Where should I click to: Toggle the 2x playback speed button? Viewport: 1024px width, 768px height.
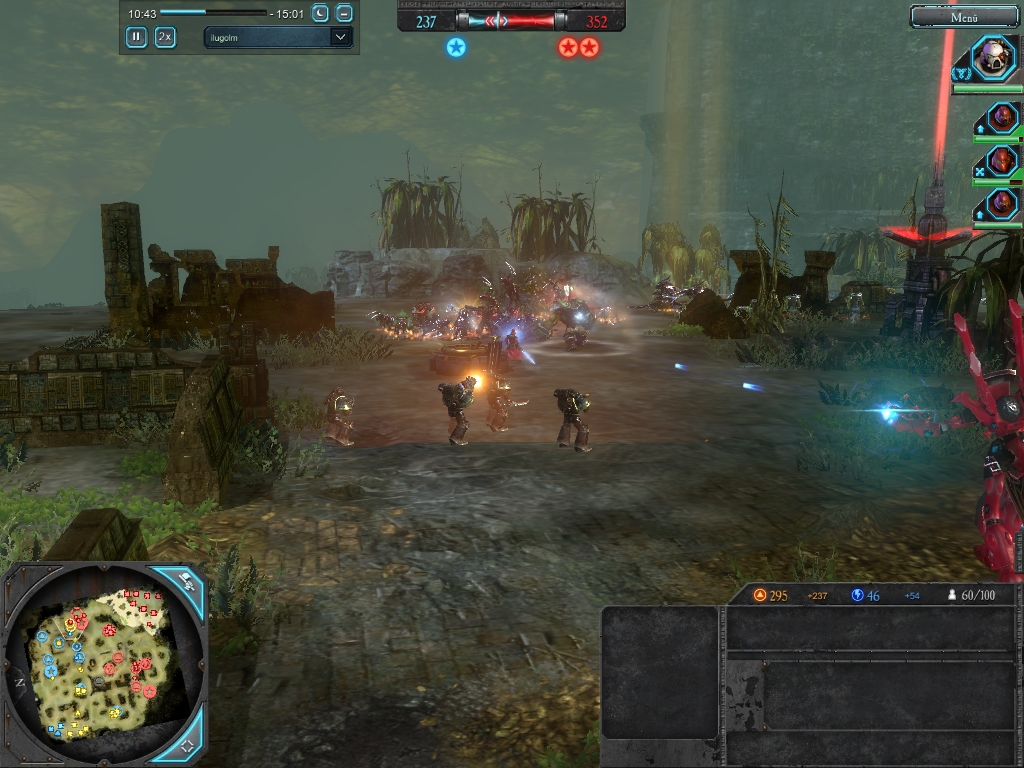pos(165,37)
